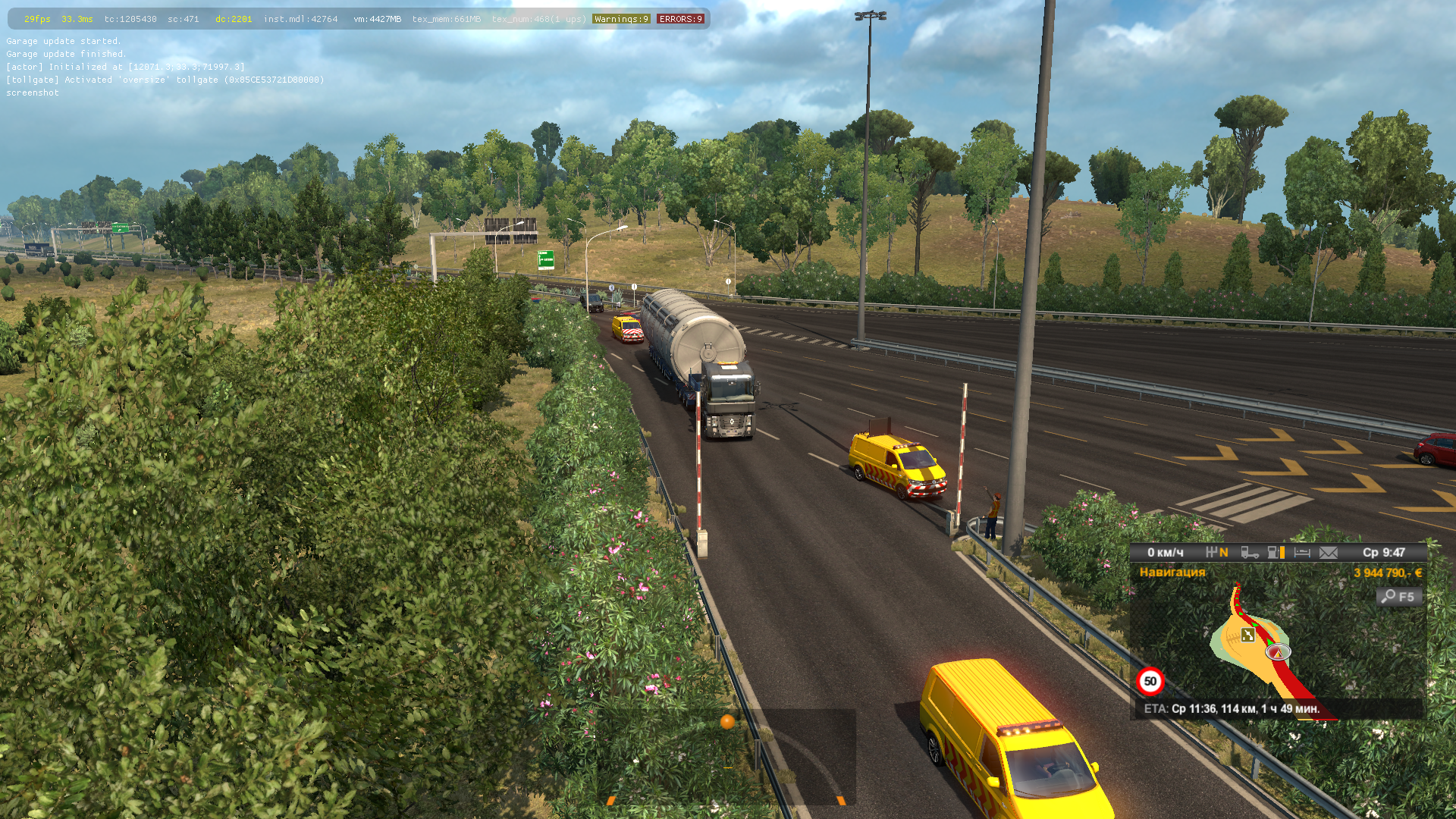The image size is (1456, 819).
Task: Zoom the navigation map with the magnifier button
Action: tap(1399, 597)
